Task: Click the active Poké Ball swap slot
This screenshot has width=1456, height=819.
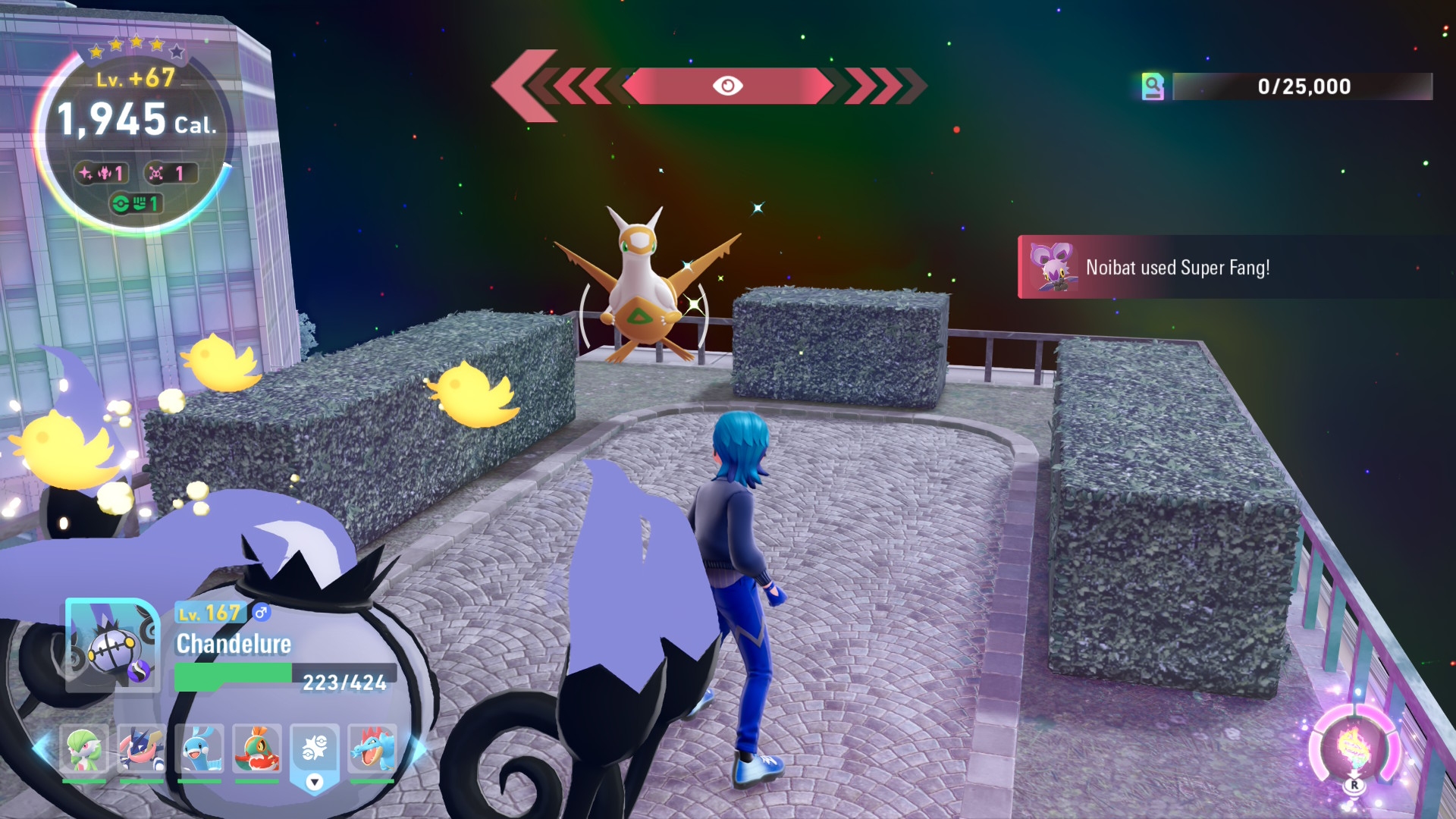Action: (x=315, y=752)
